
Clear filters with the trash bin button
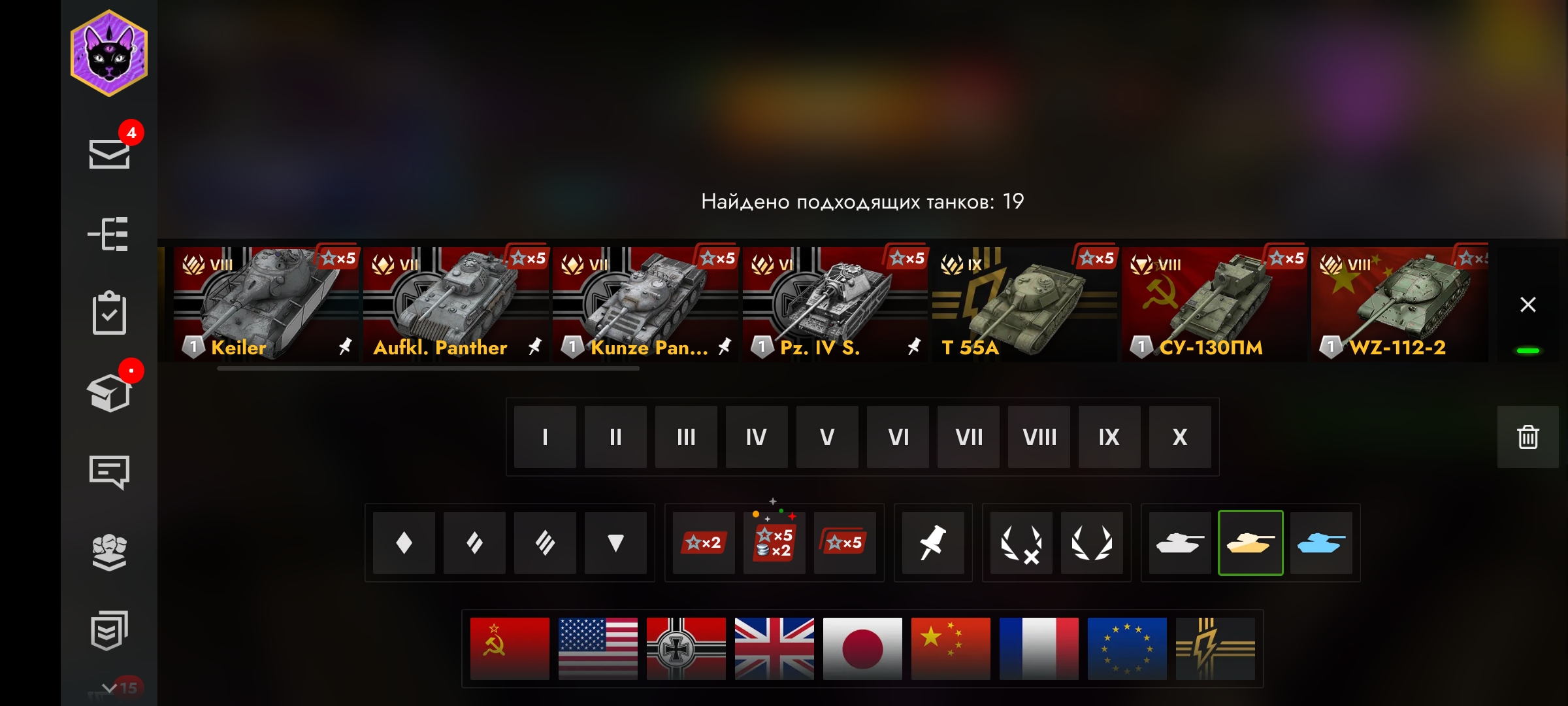click(1527, 437)
